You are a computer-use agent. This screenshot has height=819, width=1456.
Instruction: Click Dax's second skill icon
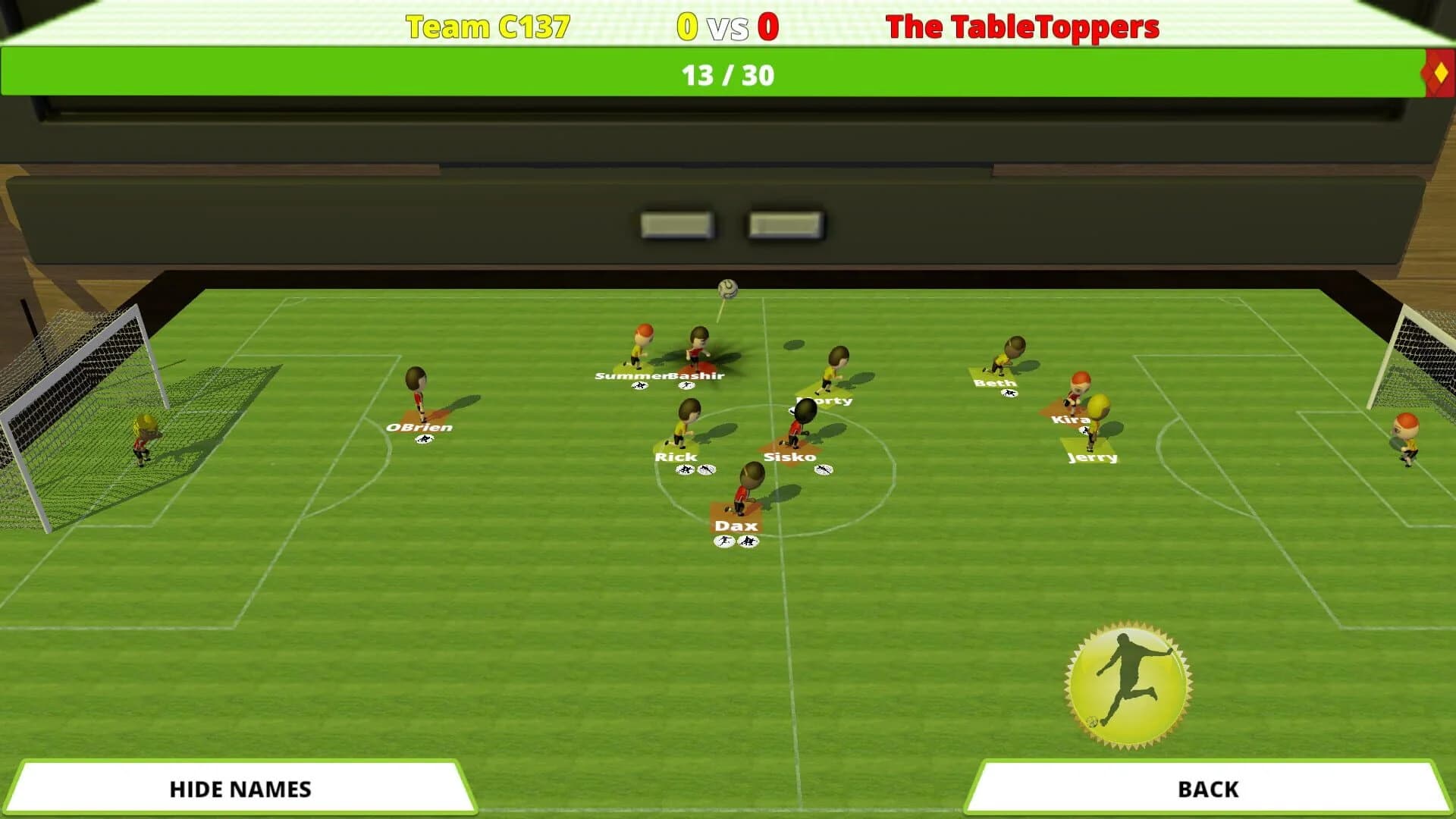click(x=747, y=541)
